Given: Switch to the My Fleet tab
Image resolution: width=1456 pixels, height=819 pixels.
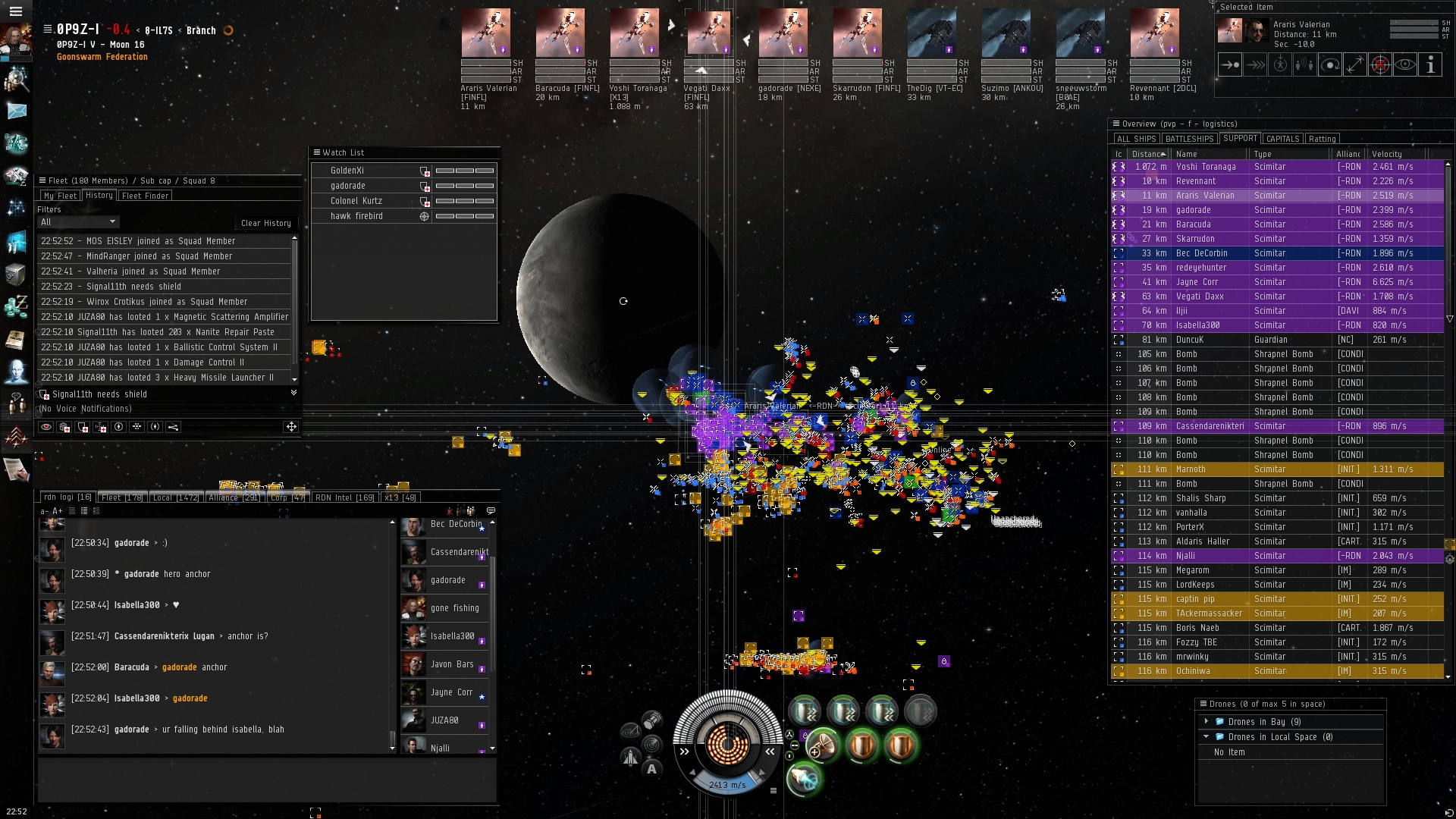Looking at the screenshot, I should pos(60,196).
